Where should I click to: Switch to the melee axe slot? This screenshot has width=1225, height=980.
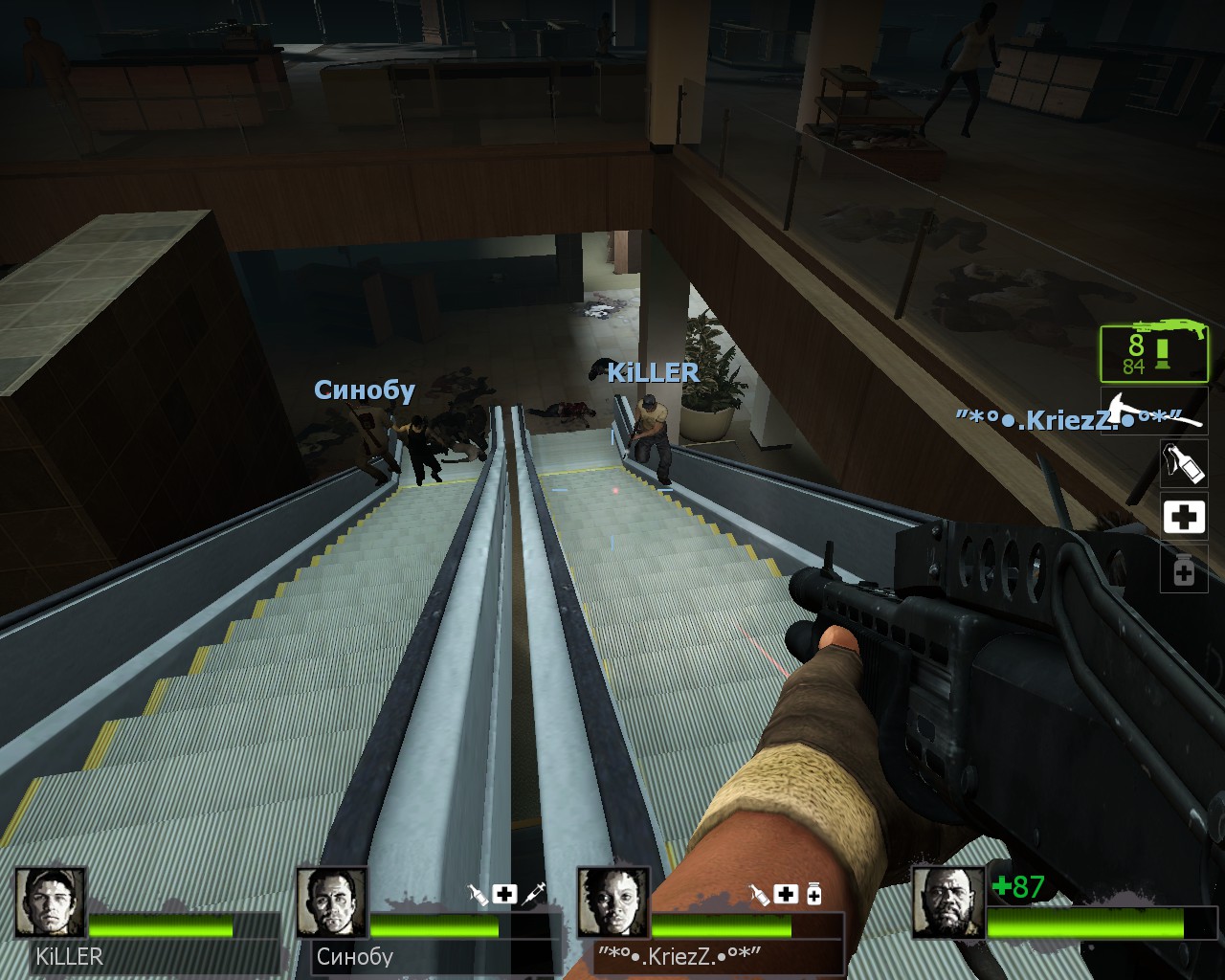tap(1153, 410)
